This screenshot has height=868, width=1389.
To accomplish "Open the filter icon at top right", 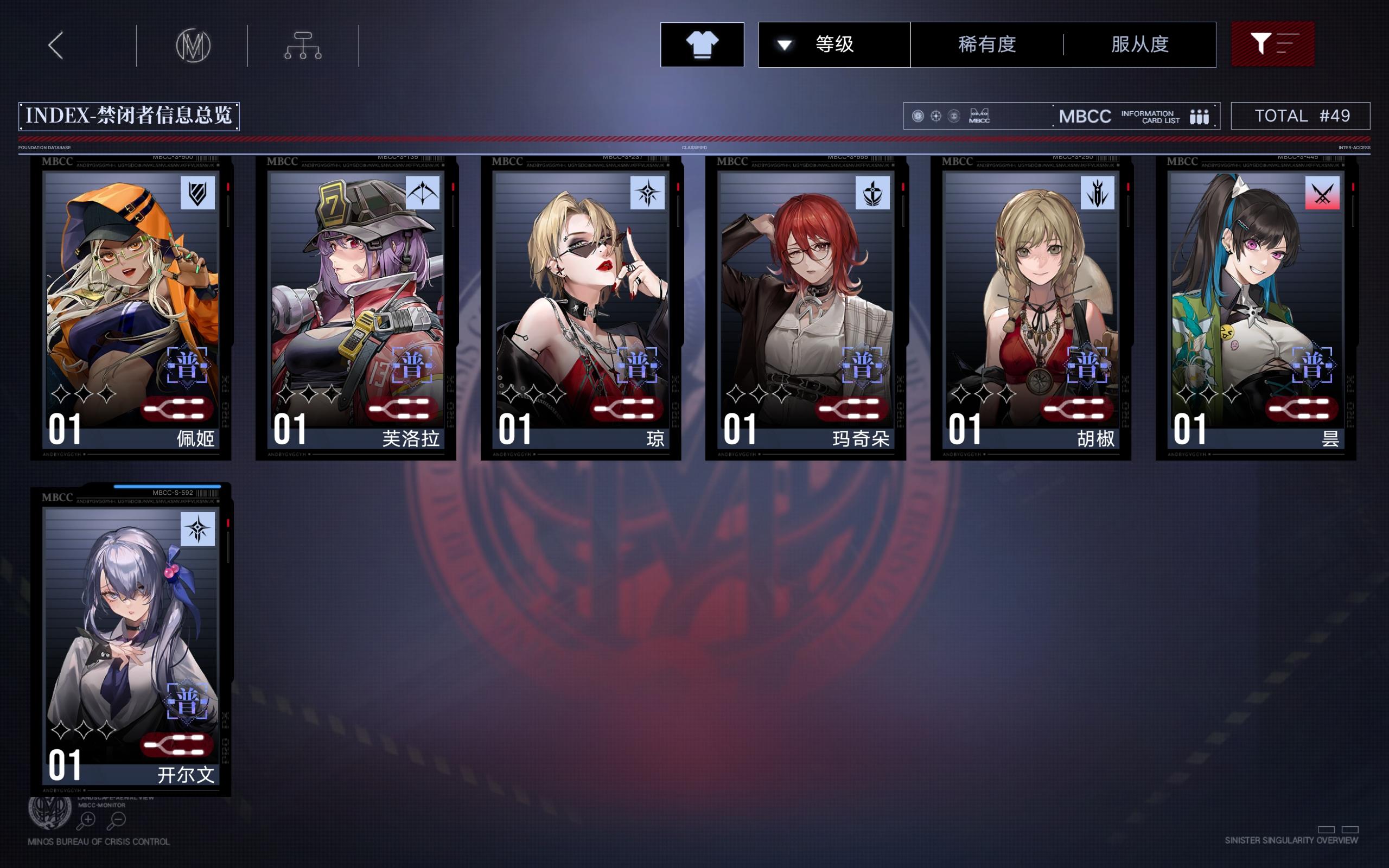I will tap(1273, 44).
